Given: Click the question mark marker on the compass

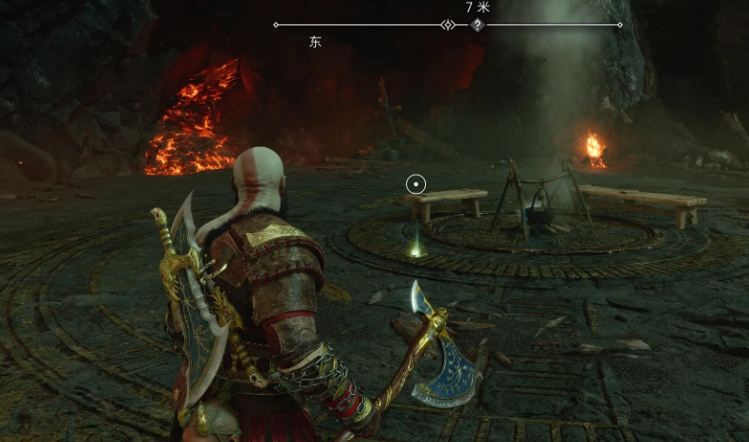Looking at the screenshot, I should 478,25.
